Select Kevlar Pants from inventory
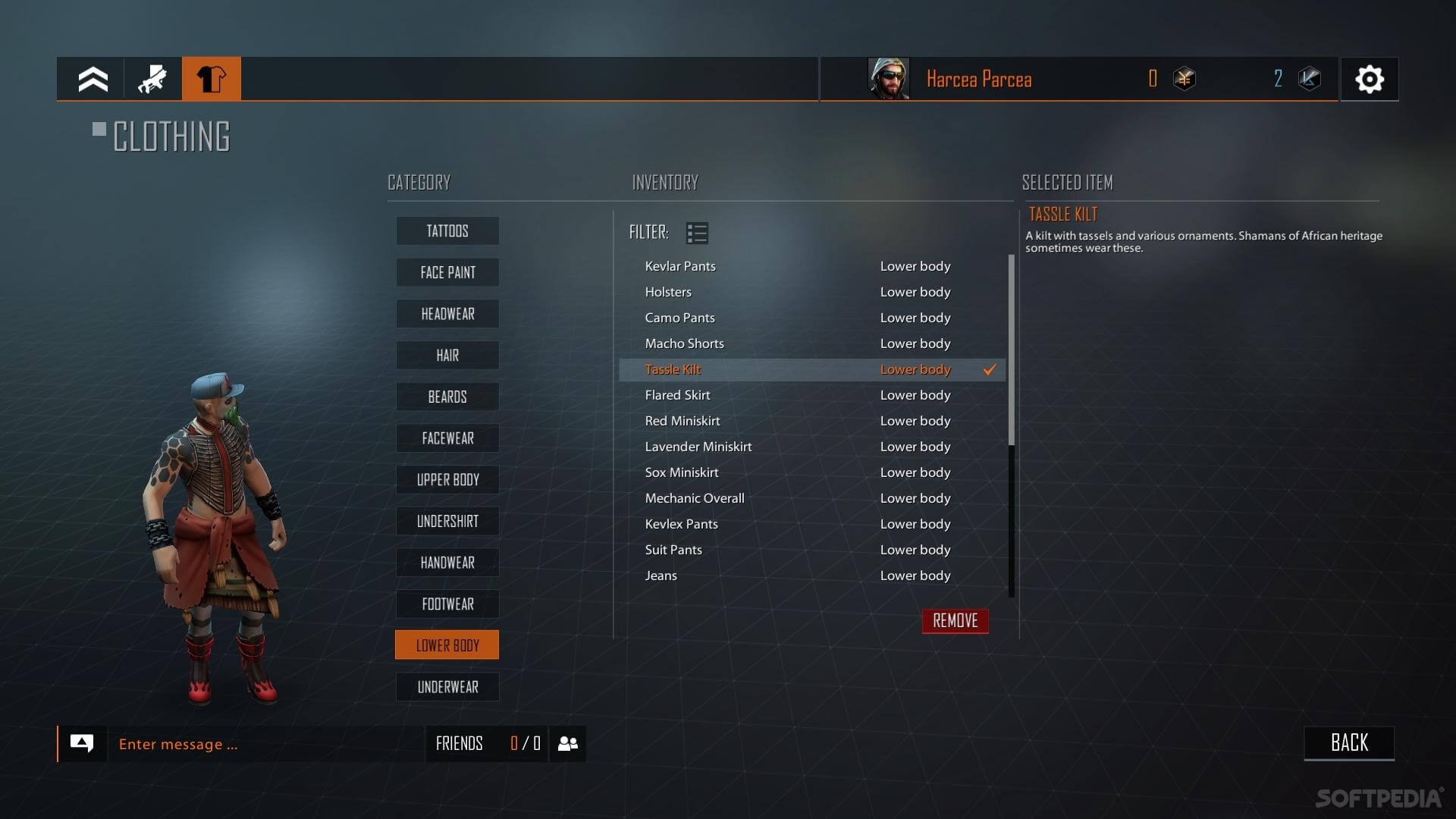The image size is (1456, 819). (680, 266)
